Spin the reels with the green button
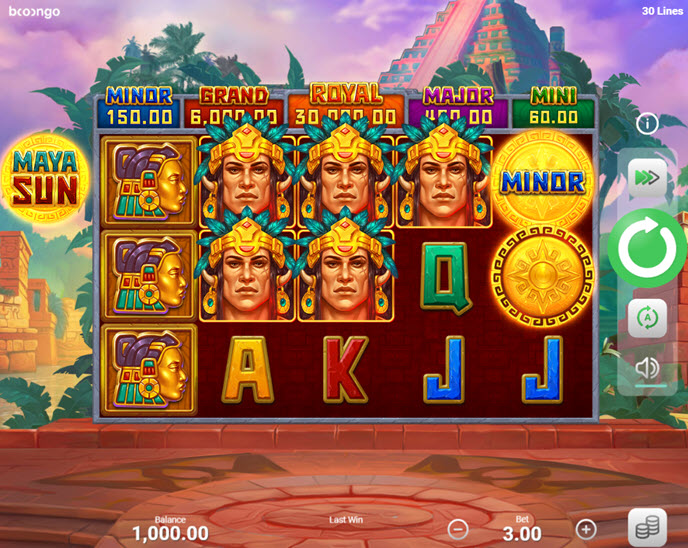The width and height of the screenshot is (688, 548). point(647,249)
